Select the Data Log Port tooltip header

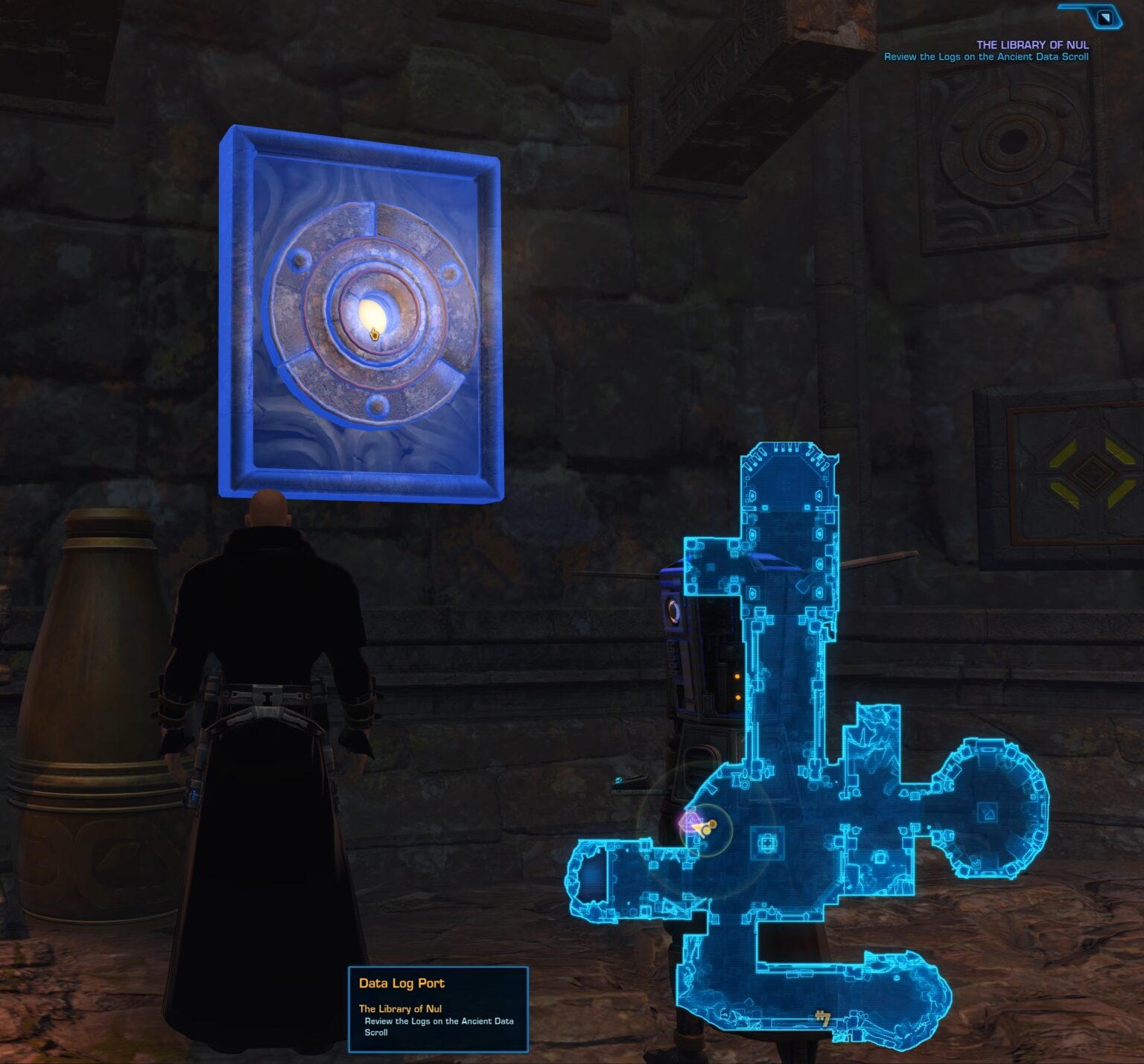pos(400,983)
